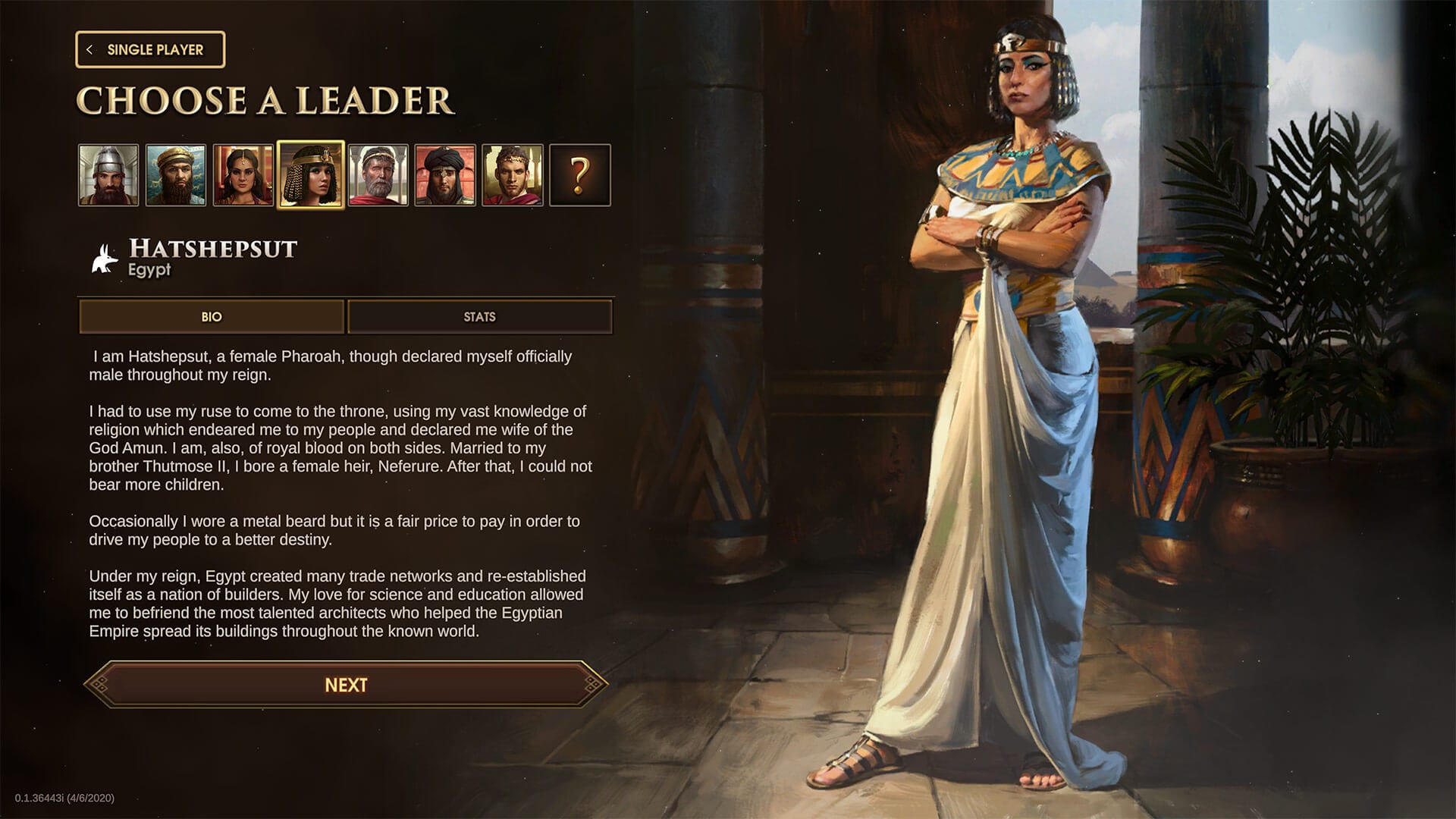Choose the leader with gold cap and long beard
The height and width of the screenshot is (819, 1456).
pyautogui.click(x=175, y=175)
